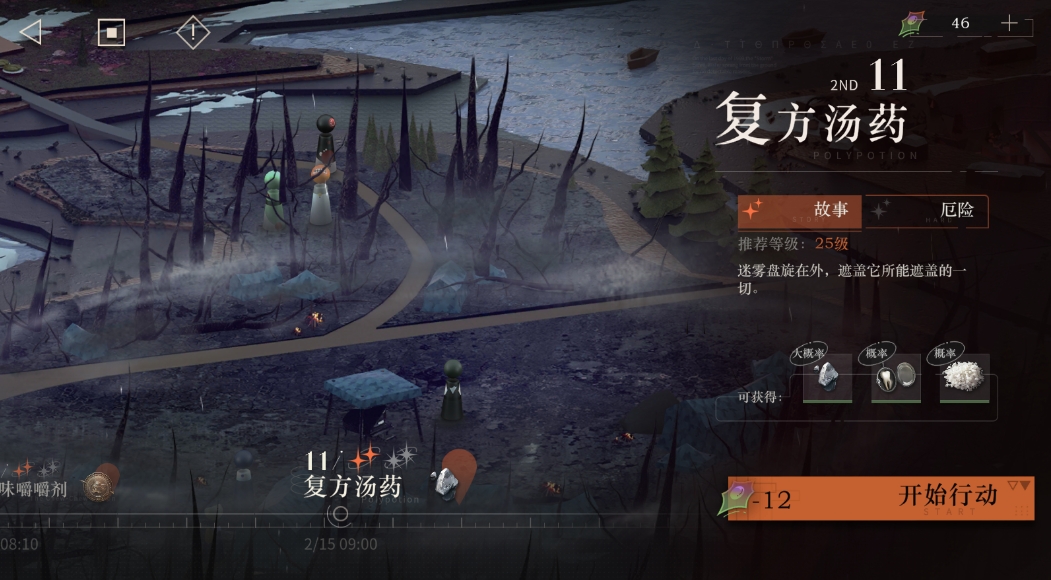The width and height of the screenshot is (1051, 580).
Task: Go back with the left arrow
Action: 30,32
